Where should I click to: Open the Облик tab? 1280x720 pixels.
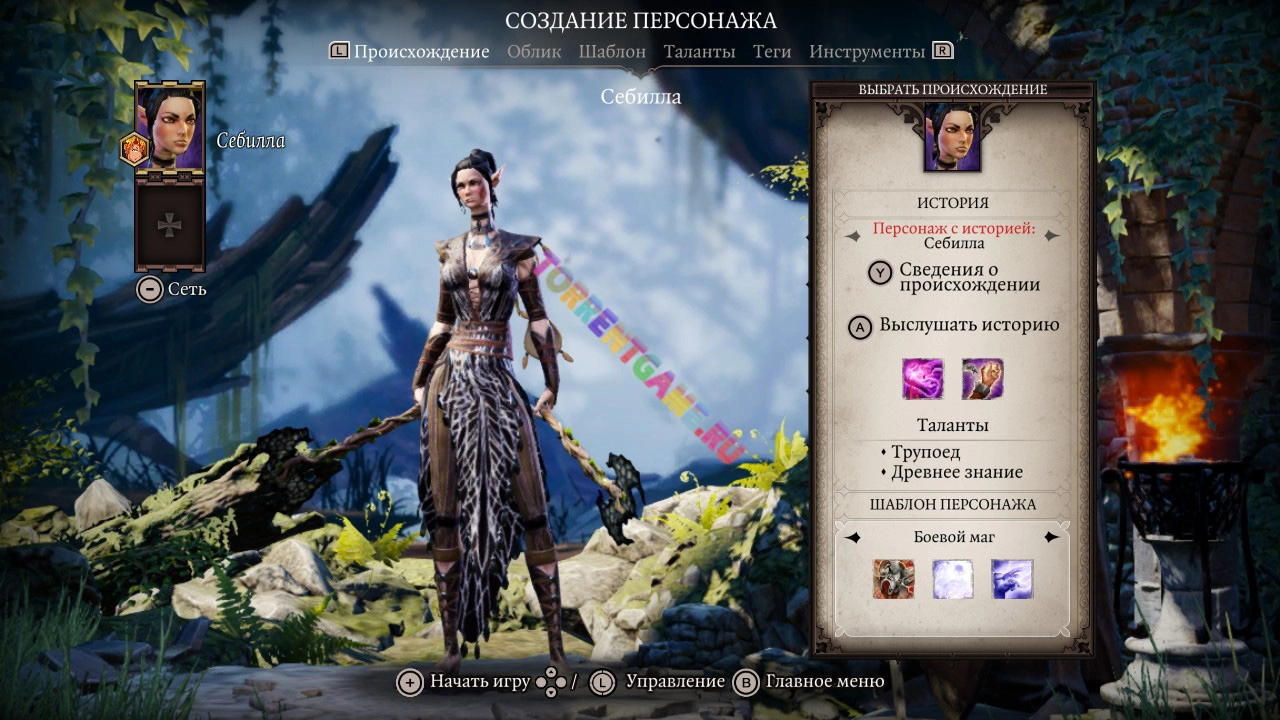click(x=534, y=52)
